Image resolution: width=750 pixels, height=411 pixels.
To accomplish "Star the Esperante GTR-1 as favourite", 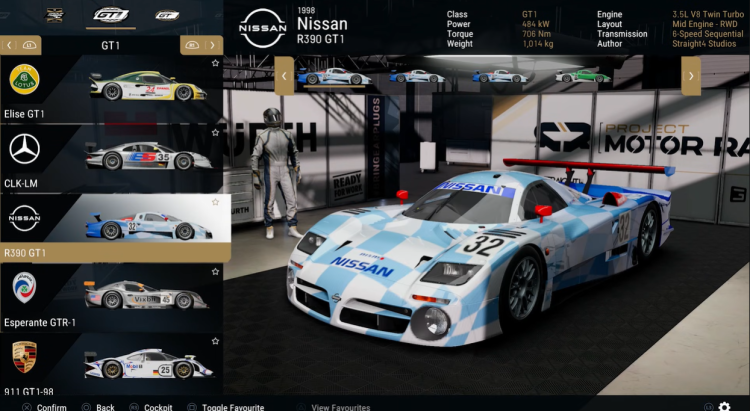I will pyautogui.click(x=215, y=272).
